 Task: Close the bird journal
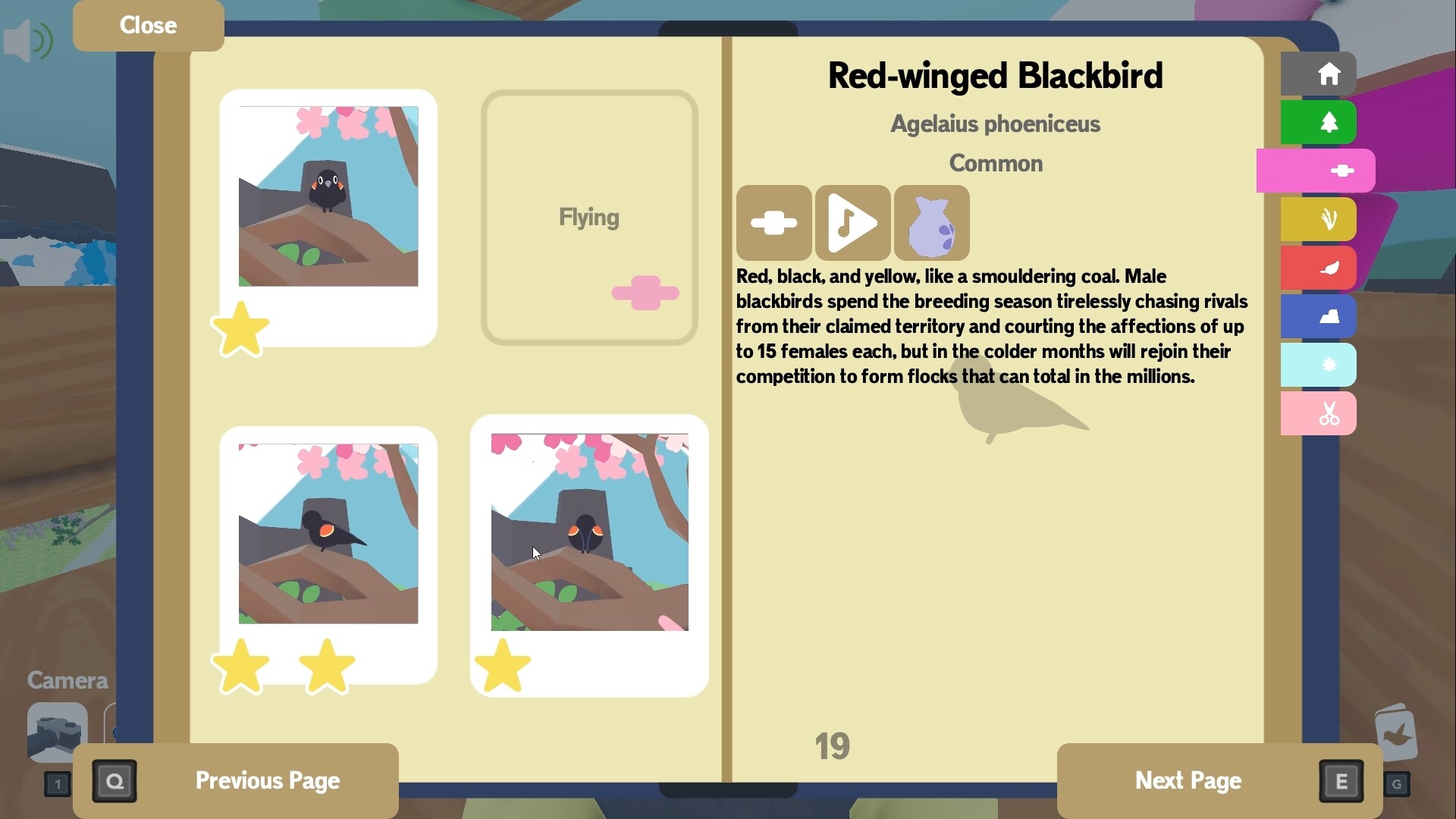click(147, 25)
